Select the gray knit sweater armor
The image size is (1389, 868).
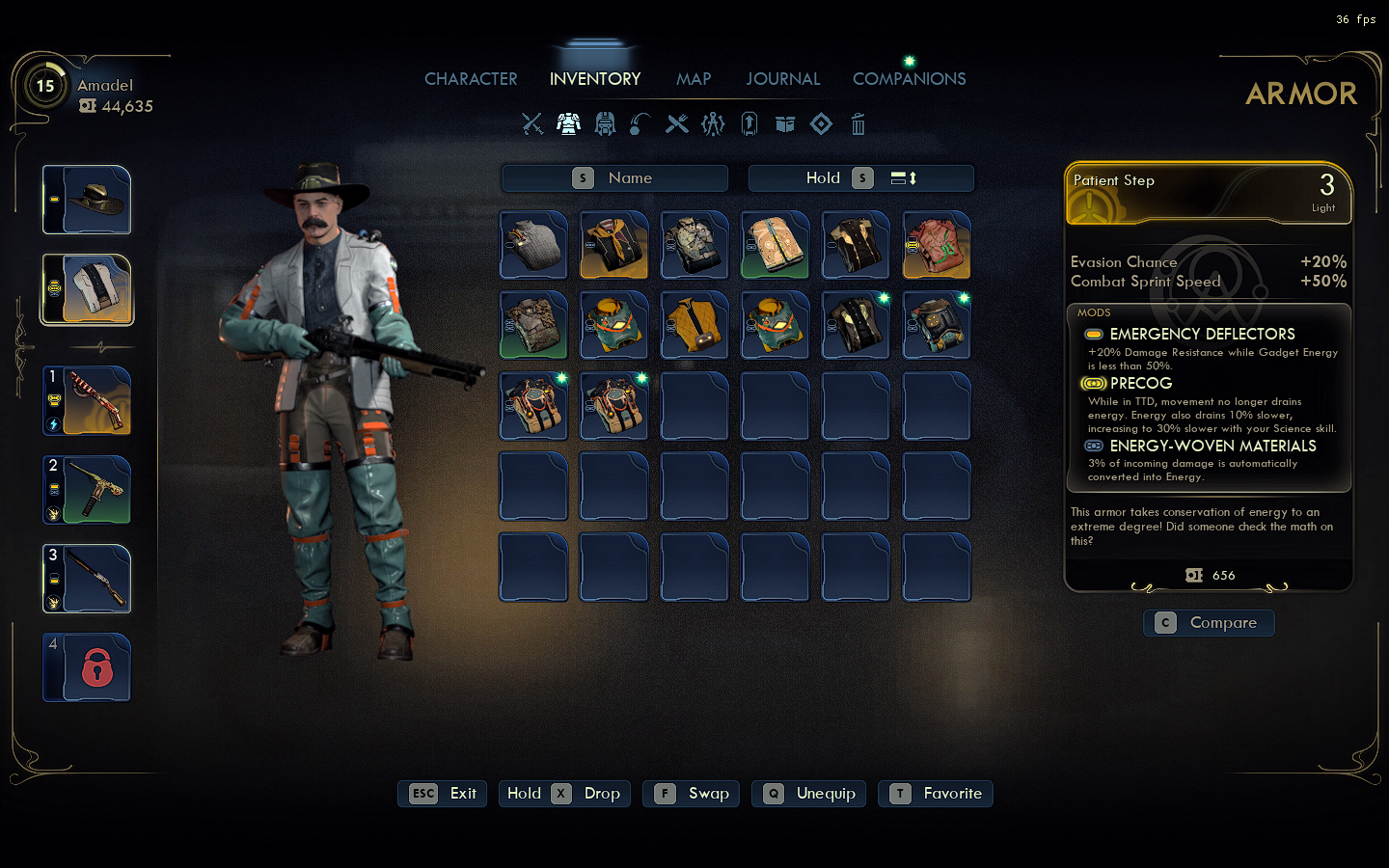pos(533,245)
